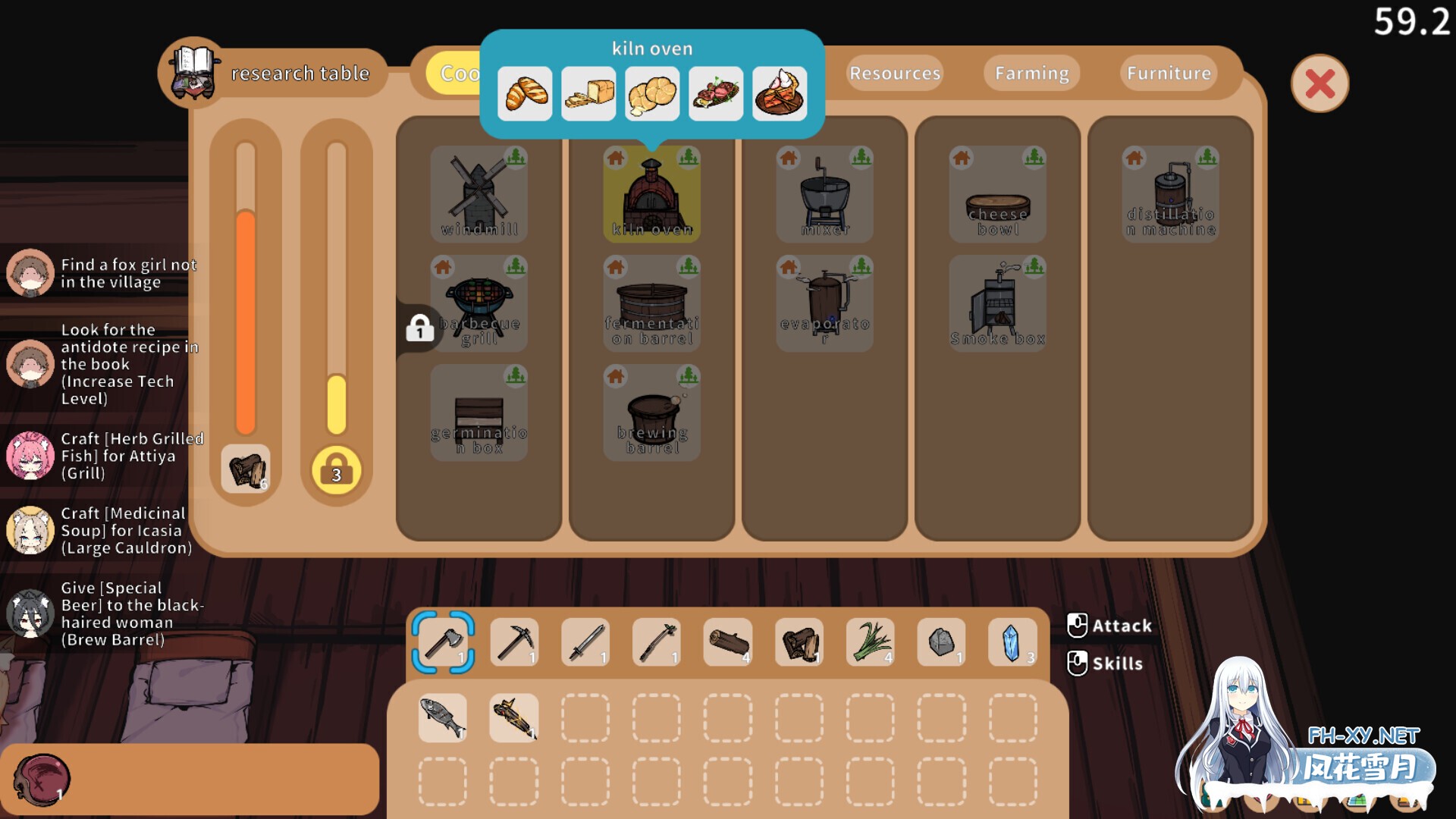Select the cheese bowl research tile
This screenshot has height=819, width=1456.
998,194
